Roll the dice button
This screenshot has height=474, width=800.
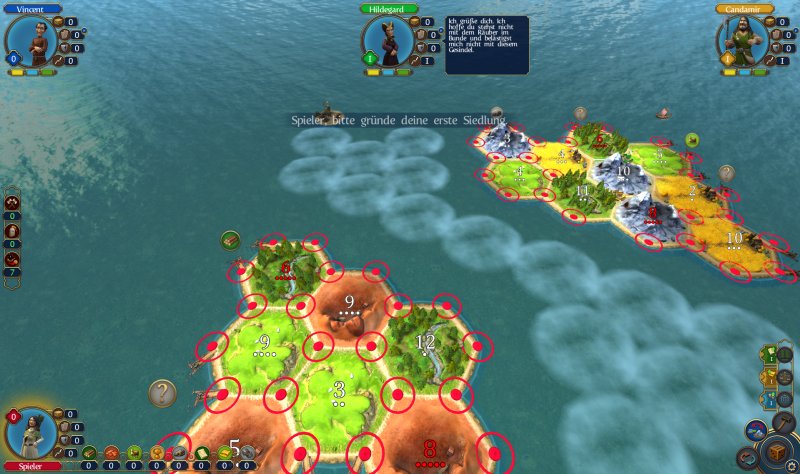(x=777, y=454)
